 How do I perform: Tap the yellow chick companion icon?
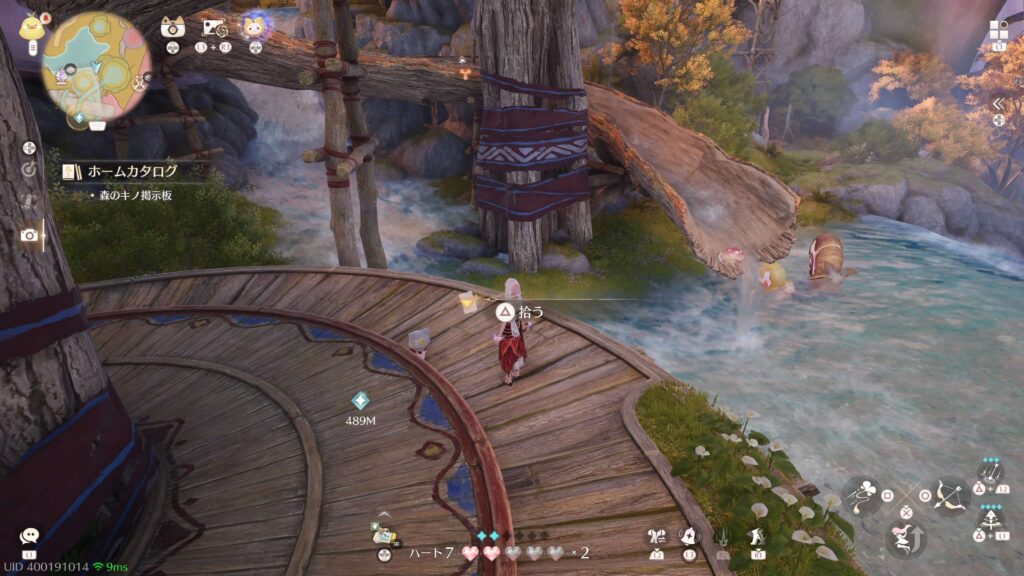coord(30,25)
